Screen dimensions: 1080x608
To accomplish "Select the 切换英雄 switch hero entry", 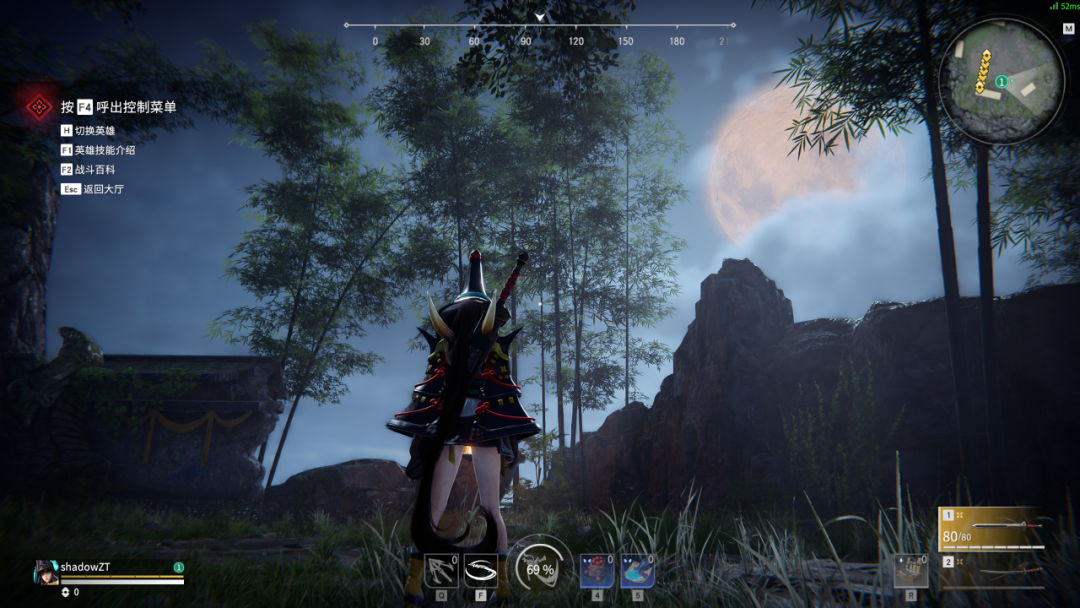I will (x=94, y=130).
